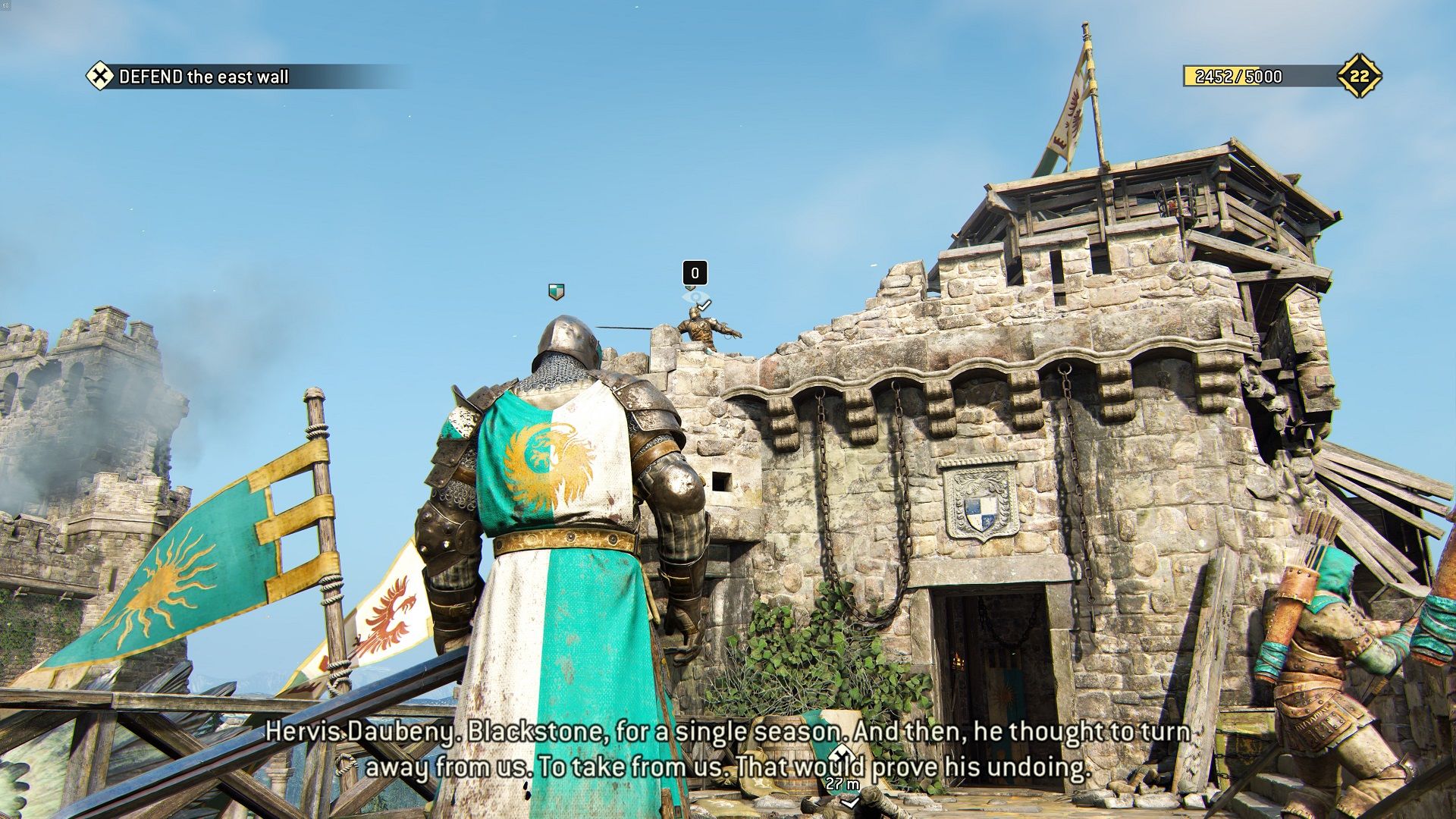Click the black marker labeled 0
Image resolution: width=1456 pixels, height=819 pixels.
point(695,272)
